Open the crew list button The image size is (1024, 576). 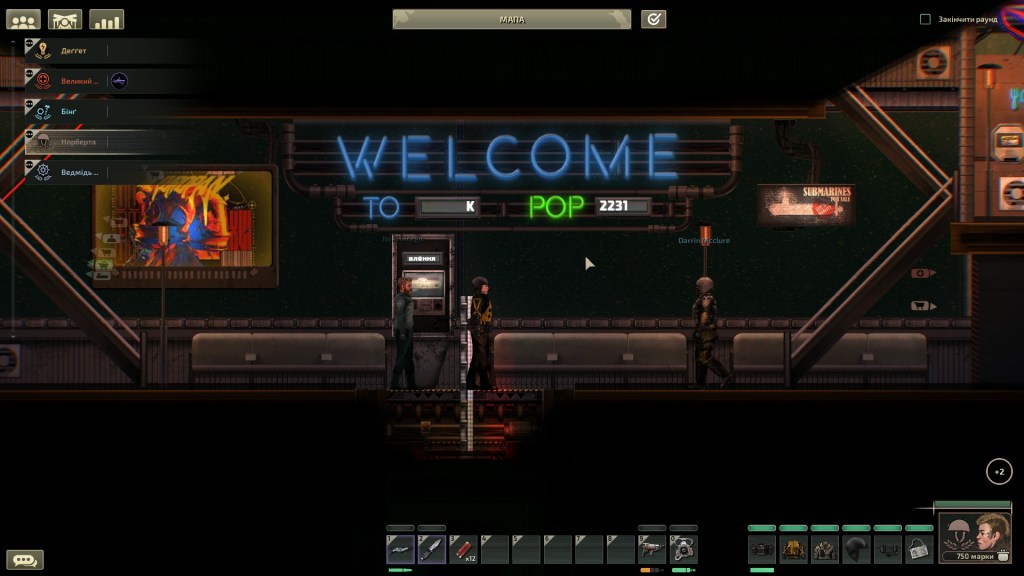pyautogui.click(x=23, y=19)
